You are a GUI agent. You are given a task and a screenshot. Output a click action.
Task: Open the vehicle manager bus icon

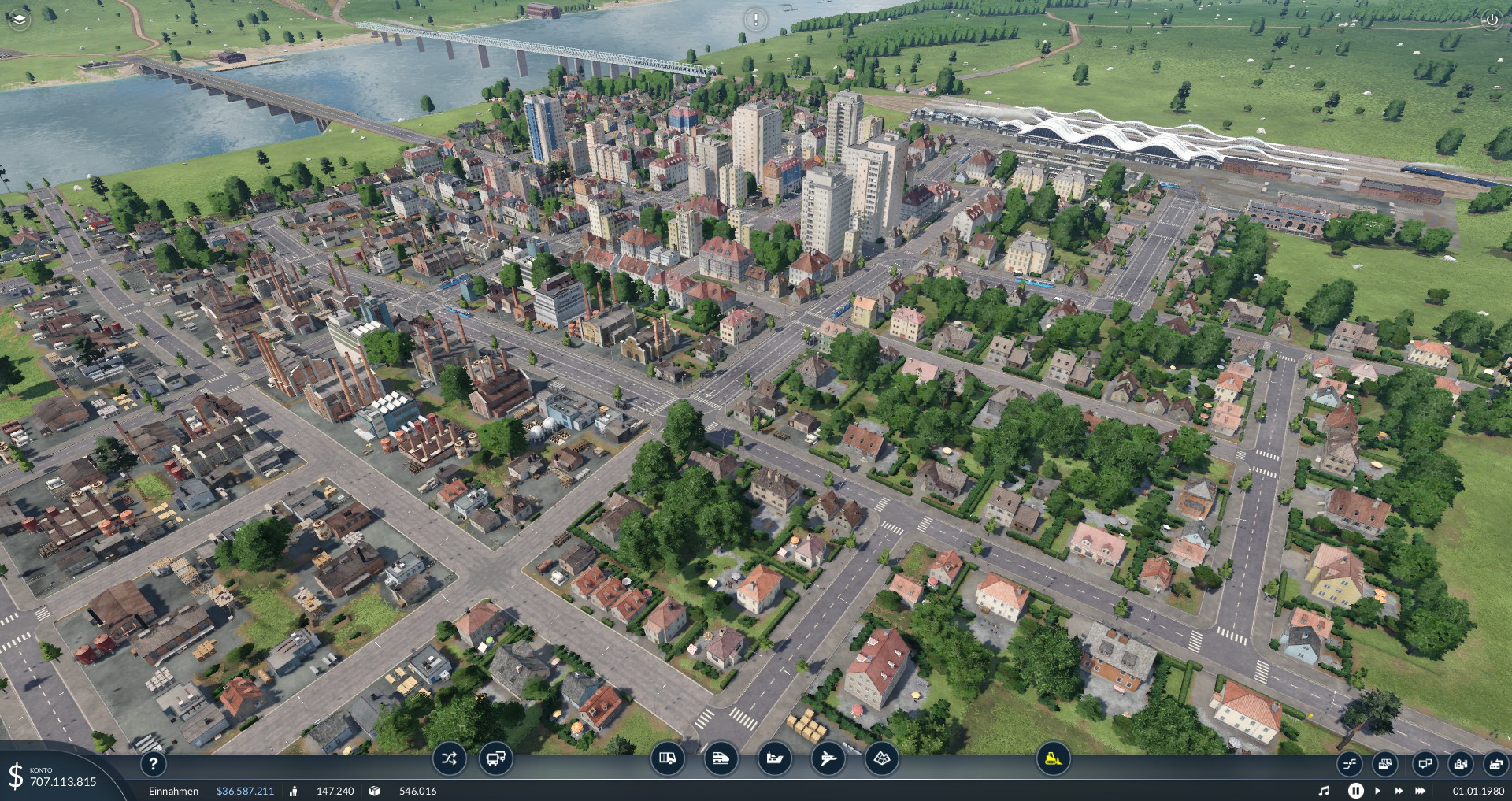496,759
